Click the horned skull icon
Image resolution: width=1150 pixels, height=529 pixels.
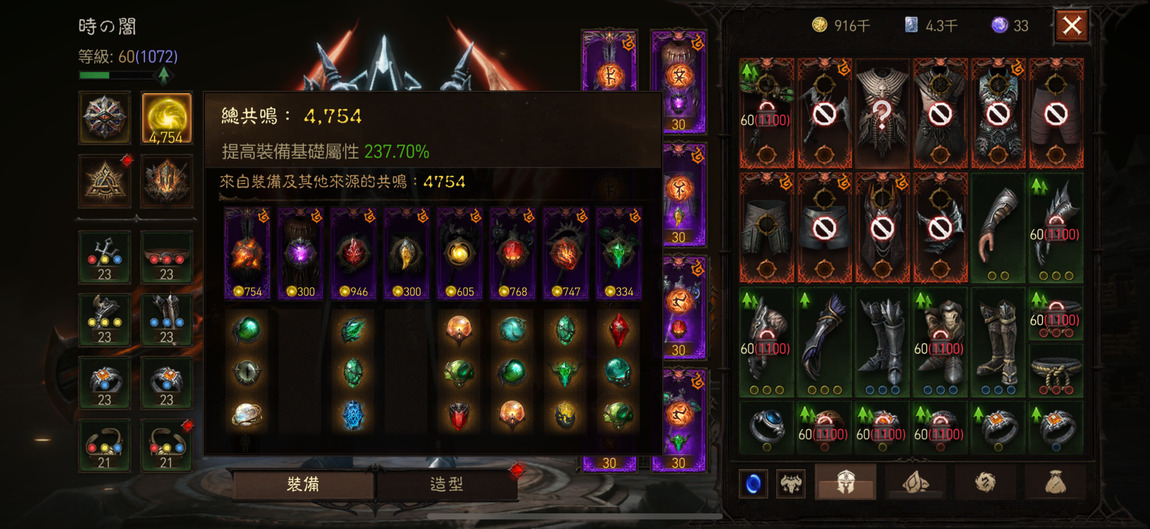[x=791, y=483]
